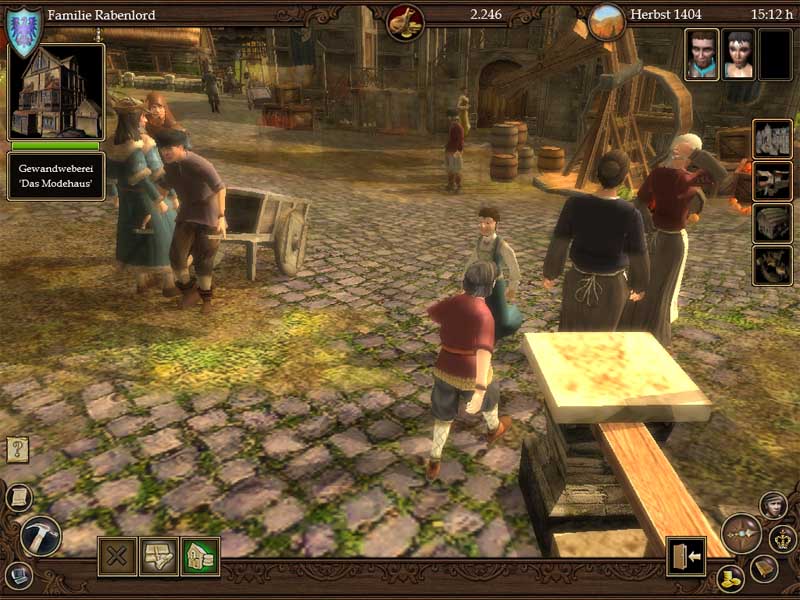Screen dimensions: 800x600
Task: Select the dark-haired female family member portrait
Action: (x=738, y=54)
